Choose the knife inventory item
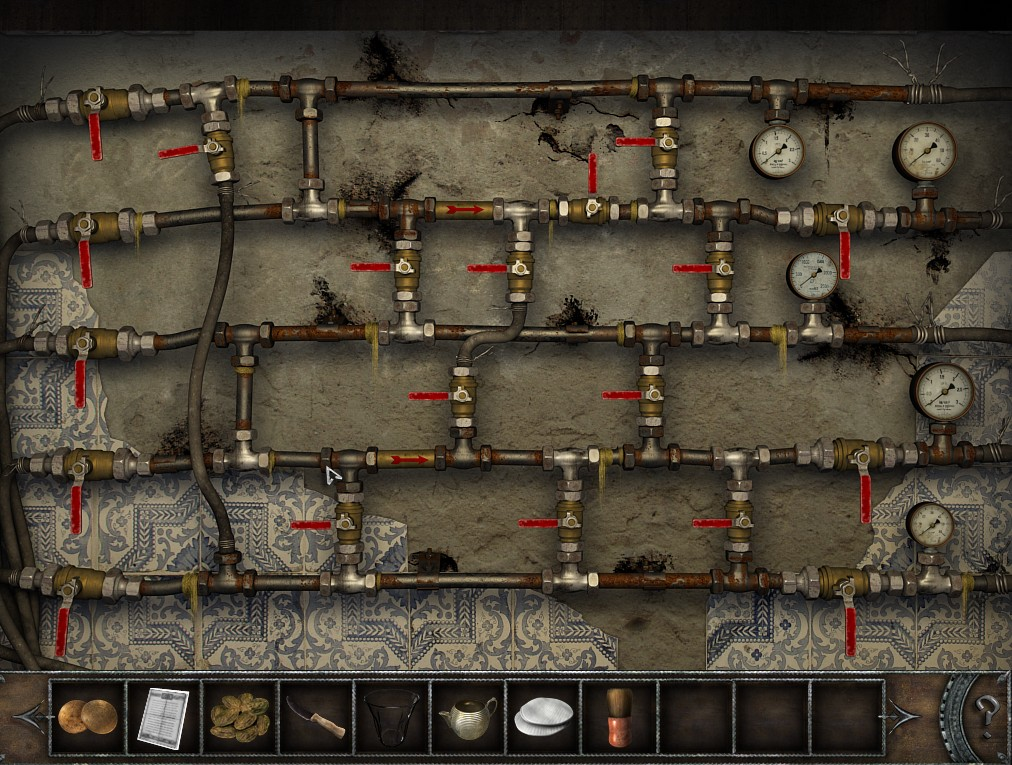1012x765 pixels. [315, 717]
